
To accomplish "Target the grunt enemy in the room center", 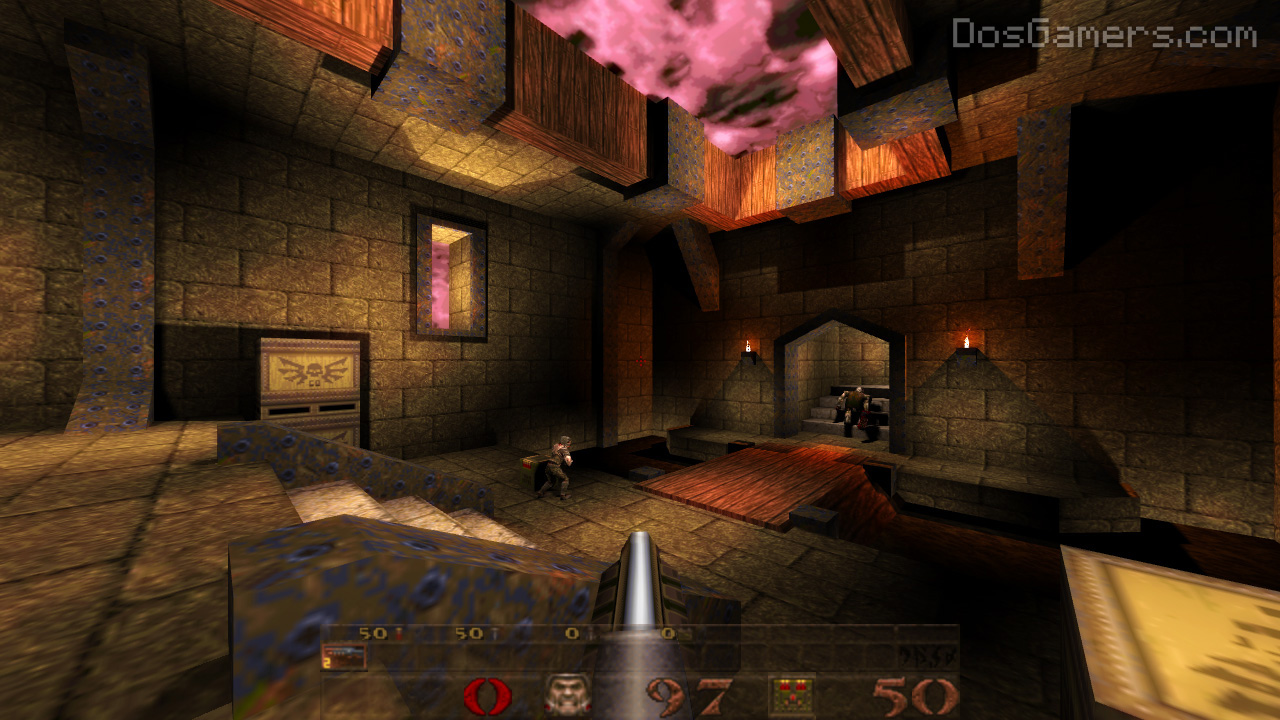I will (x=560, y=465).
